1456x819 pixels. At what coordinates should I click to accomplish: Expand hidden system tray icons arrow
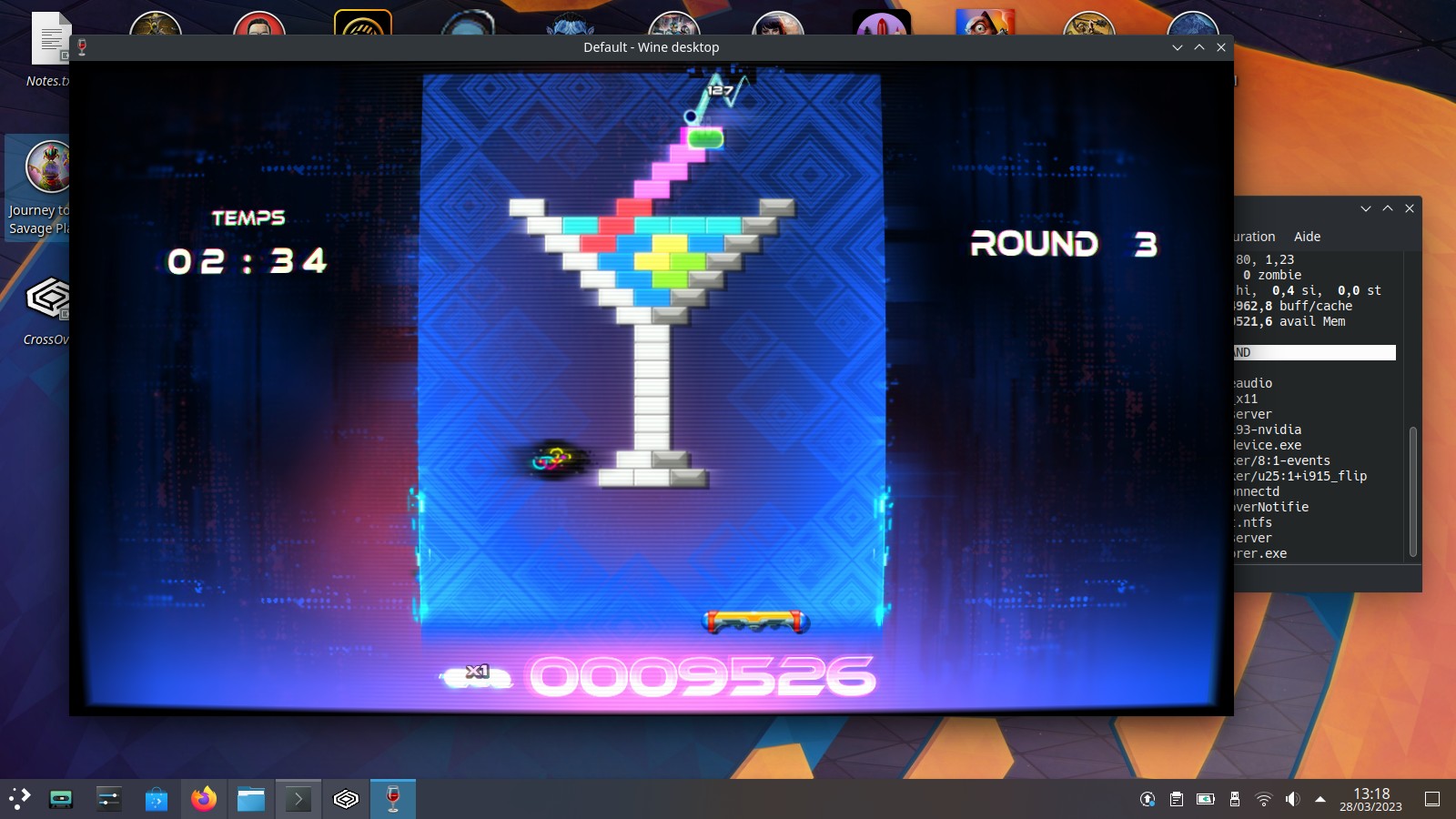coord(1320,800)
